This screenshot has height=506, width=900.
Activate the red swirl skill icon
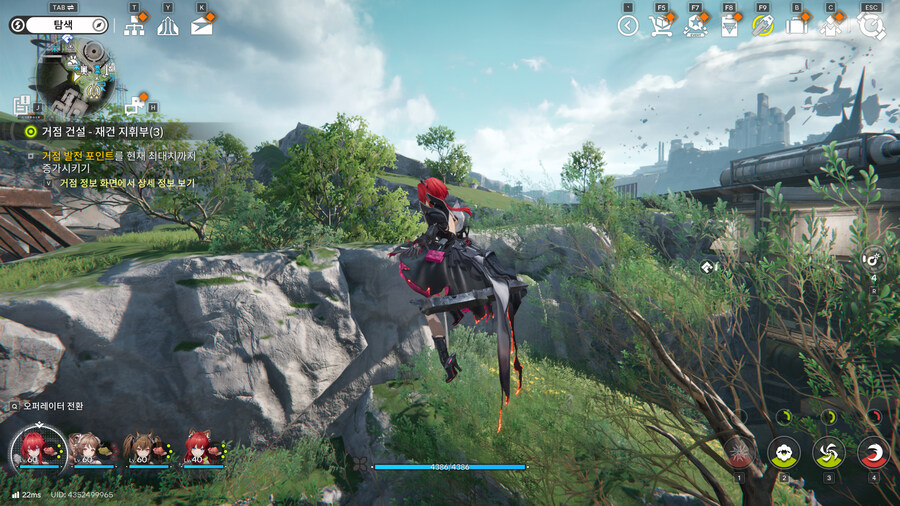click(x=874, y=452)
